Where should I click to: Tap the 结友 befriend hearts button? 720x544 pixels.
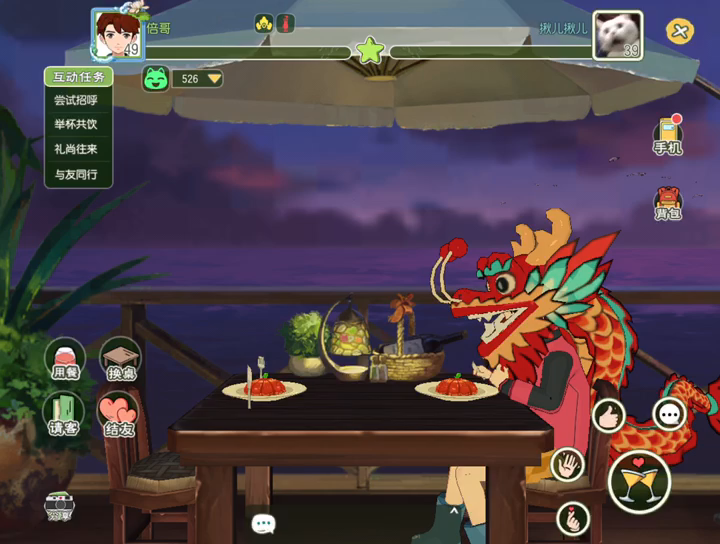[x=118, y=412]
